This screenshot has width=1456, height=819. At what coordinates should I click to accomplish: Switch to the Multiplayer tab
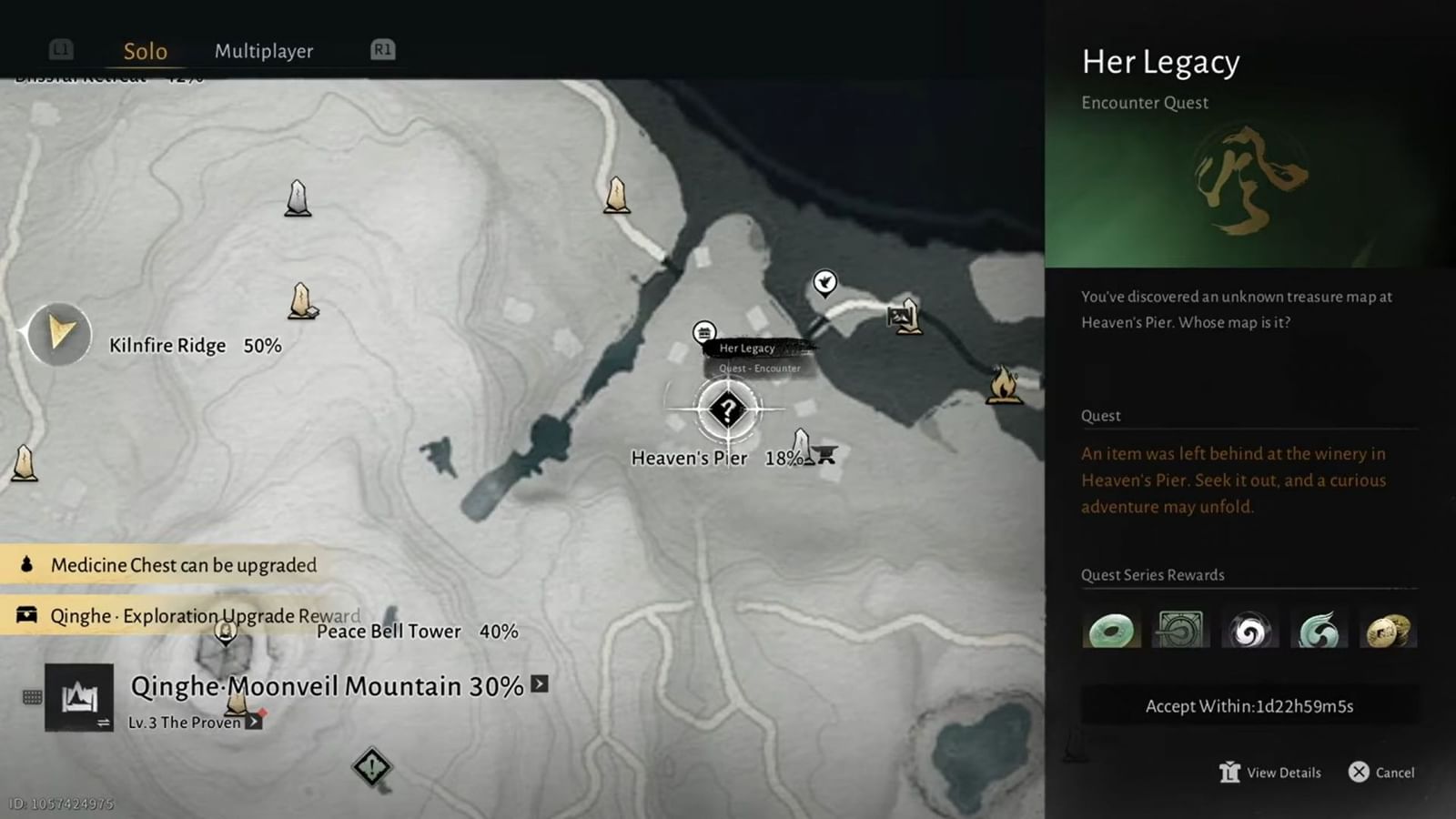pos(263,51)
